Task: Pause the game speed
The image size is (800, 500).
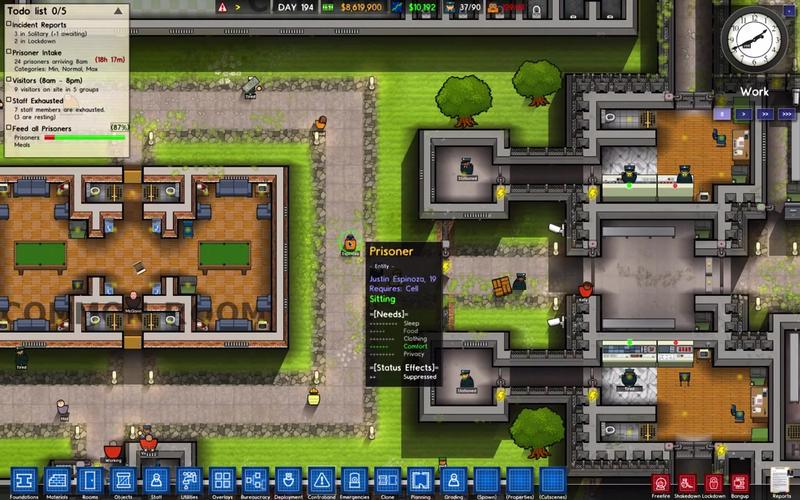Action: 722,114
